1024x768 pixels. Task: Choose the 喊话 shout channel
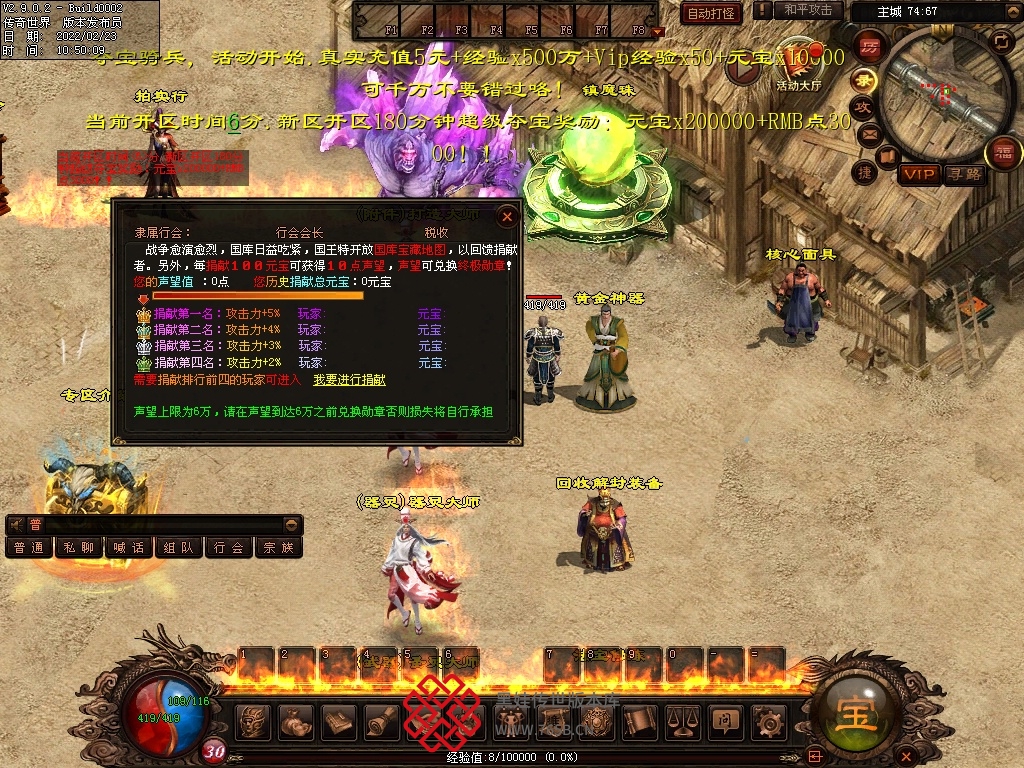[129, 548]
